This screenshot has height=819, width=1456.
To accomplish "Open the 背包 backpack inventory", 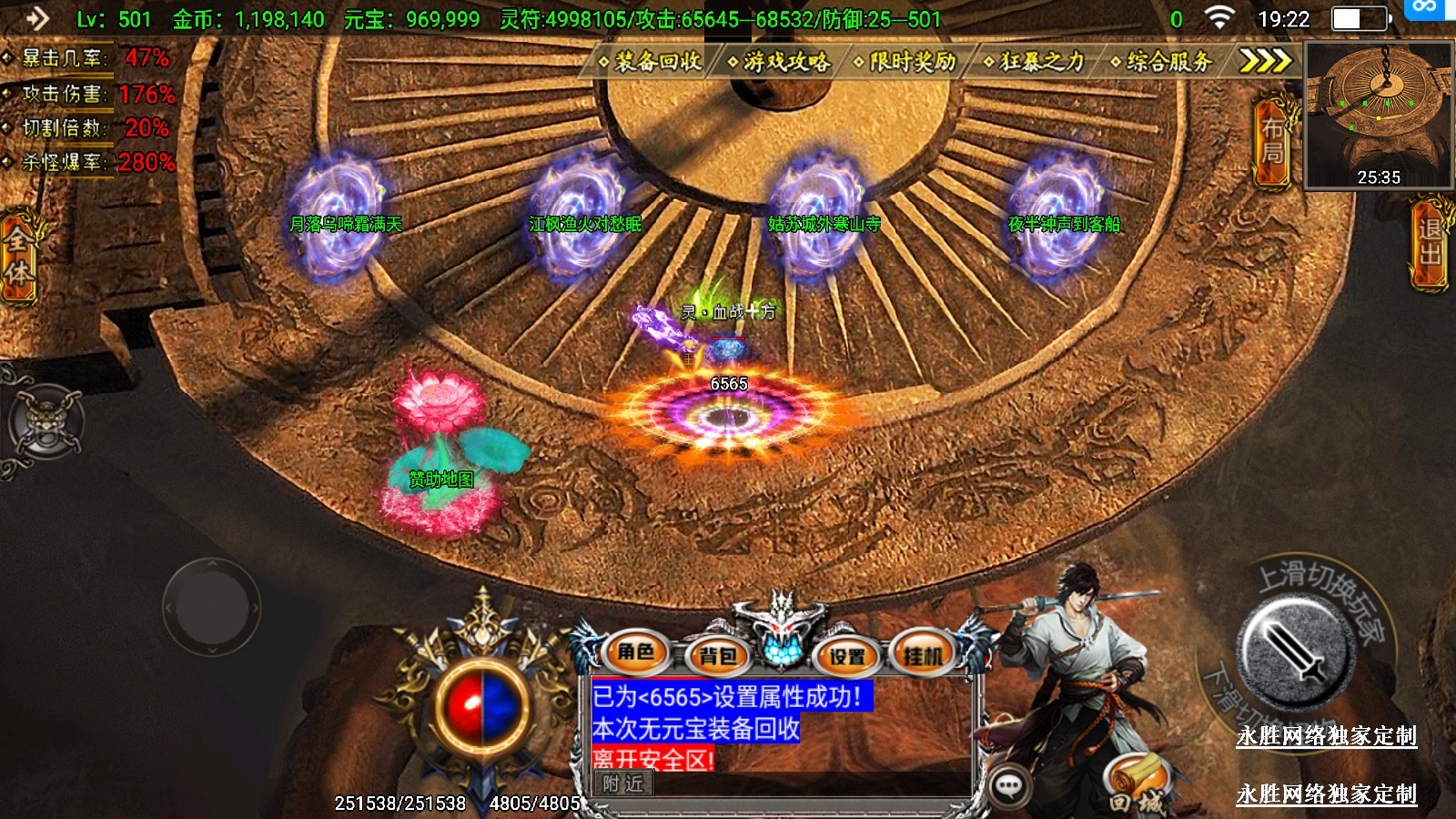I will tap(717, 654).
